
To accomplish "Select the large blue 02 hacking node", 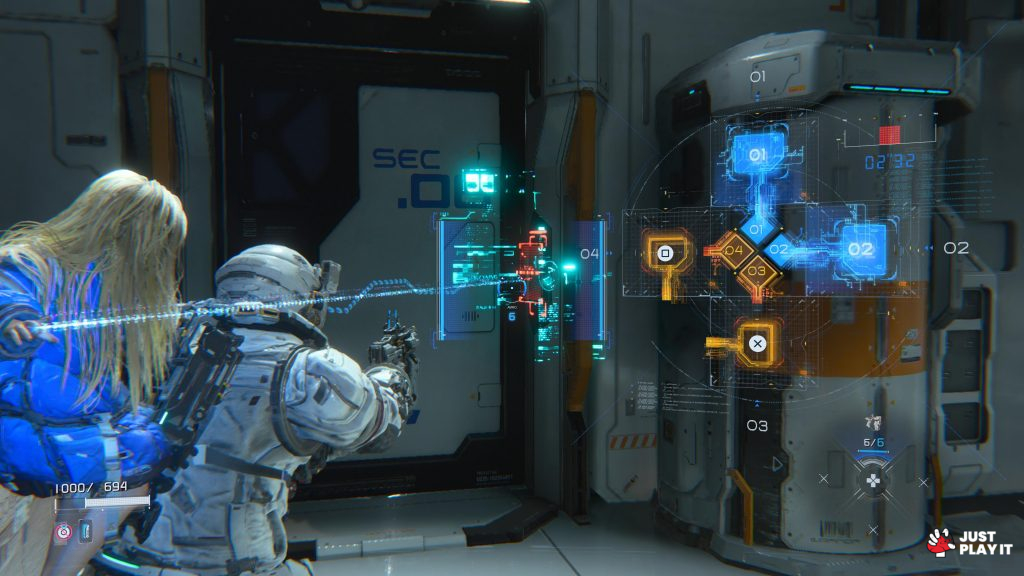I will click(860, 250).
